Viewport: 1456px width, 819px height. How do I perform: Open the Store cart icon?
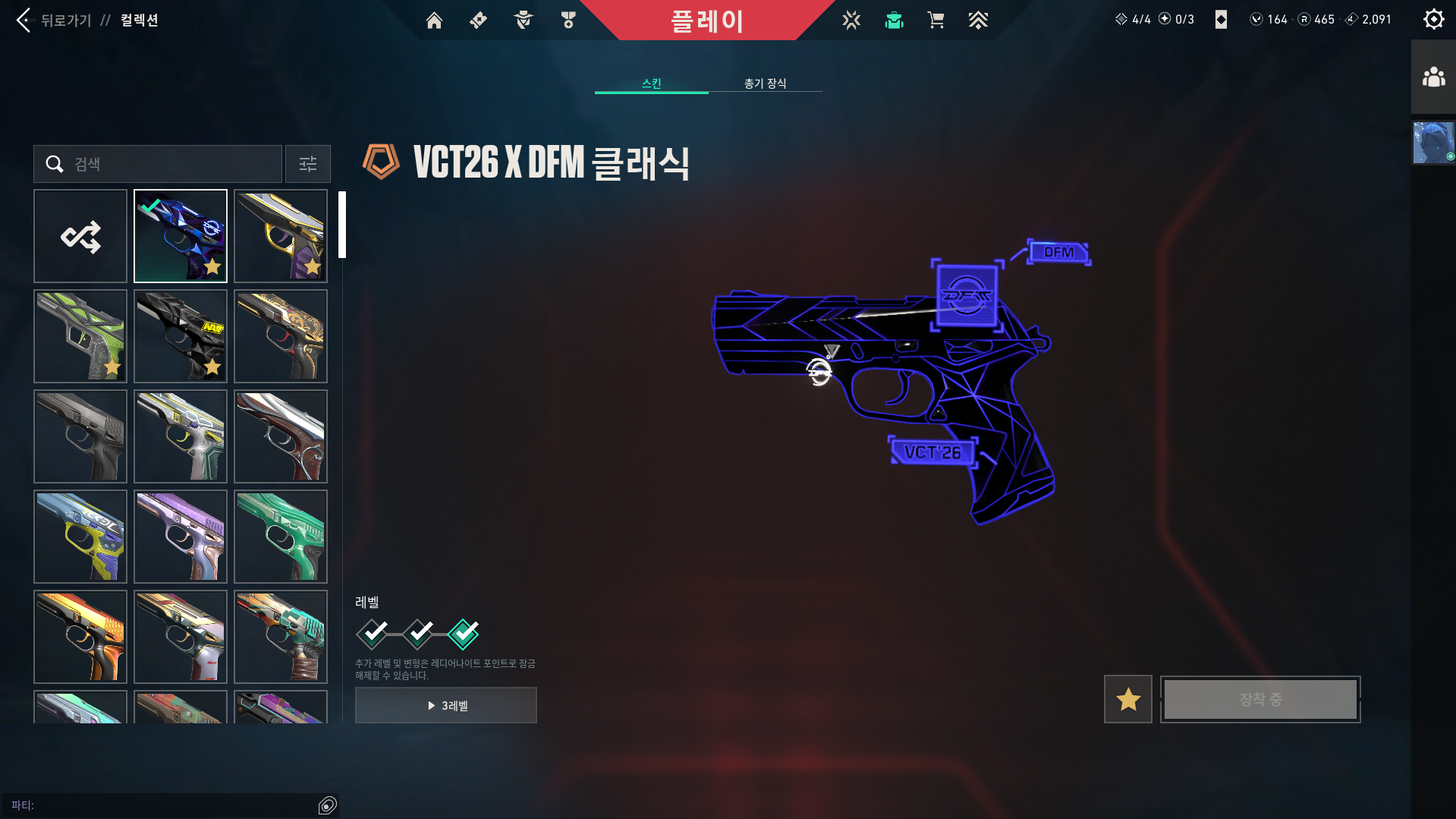pyautogui.click(x=936, y=20)
